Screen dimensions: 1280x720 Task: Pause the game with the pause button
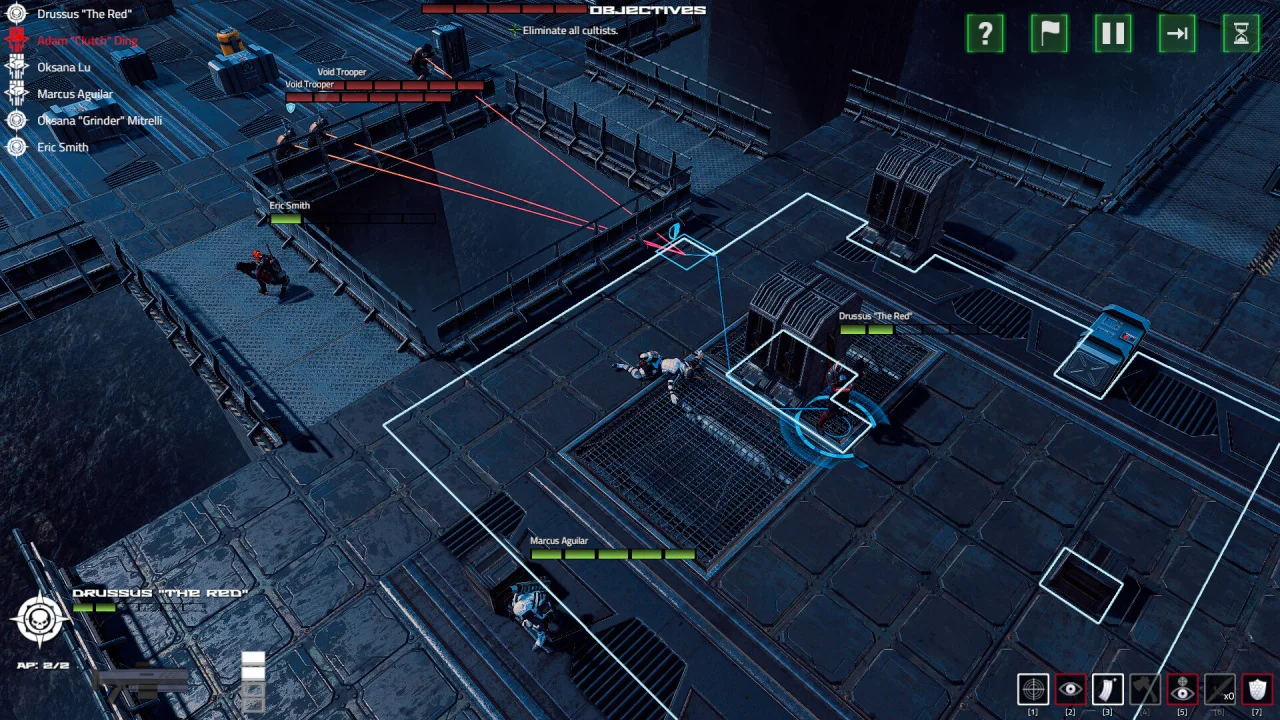tap(1113, 34)
